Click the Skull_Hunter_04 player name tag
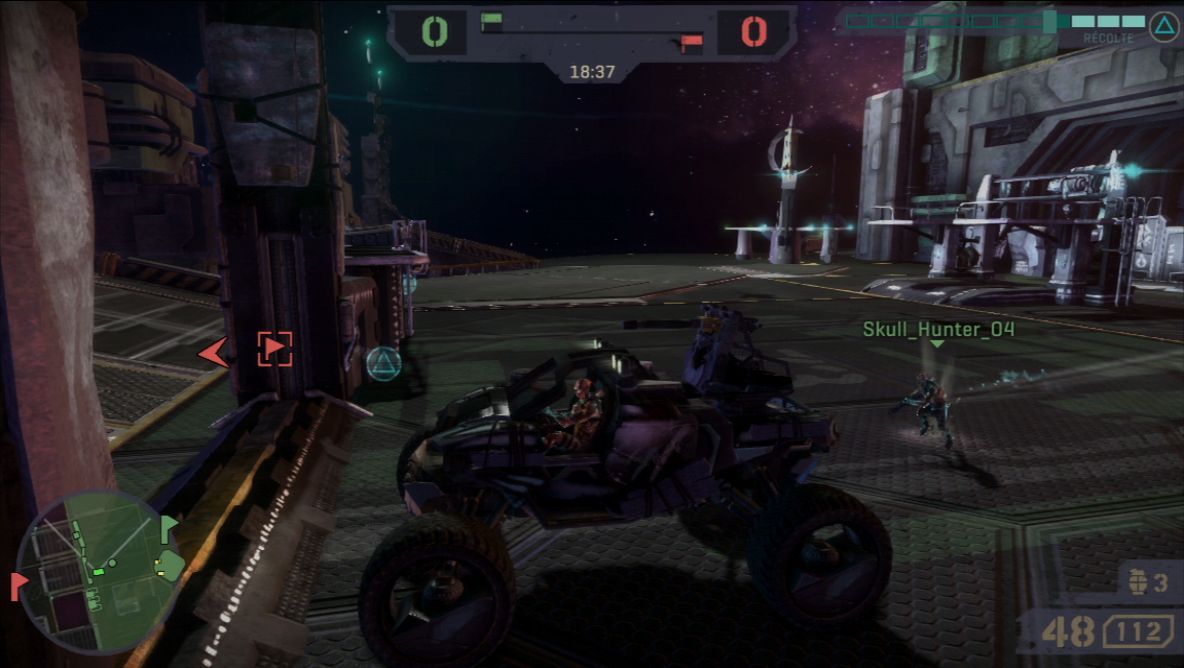 (x=938, y=329)
